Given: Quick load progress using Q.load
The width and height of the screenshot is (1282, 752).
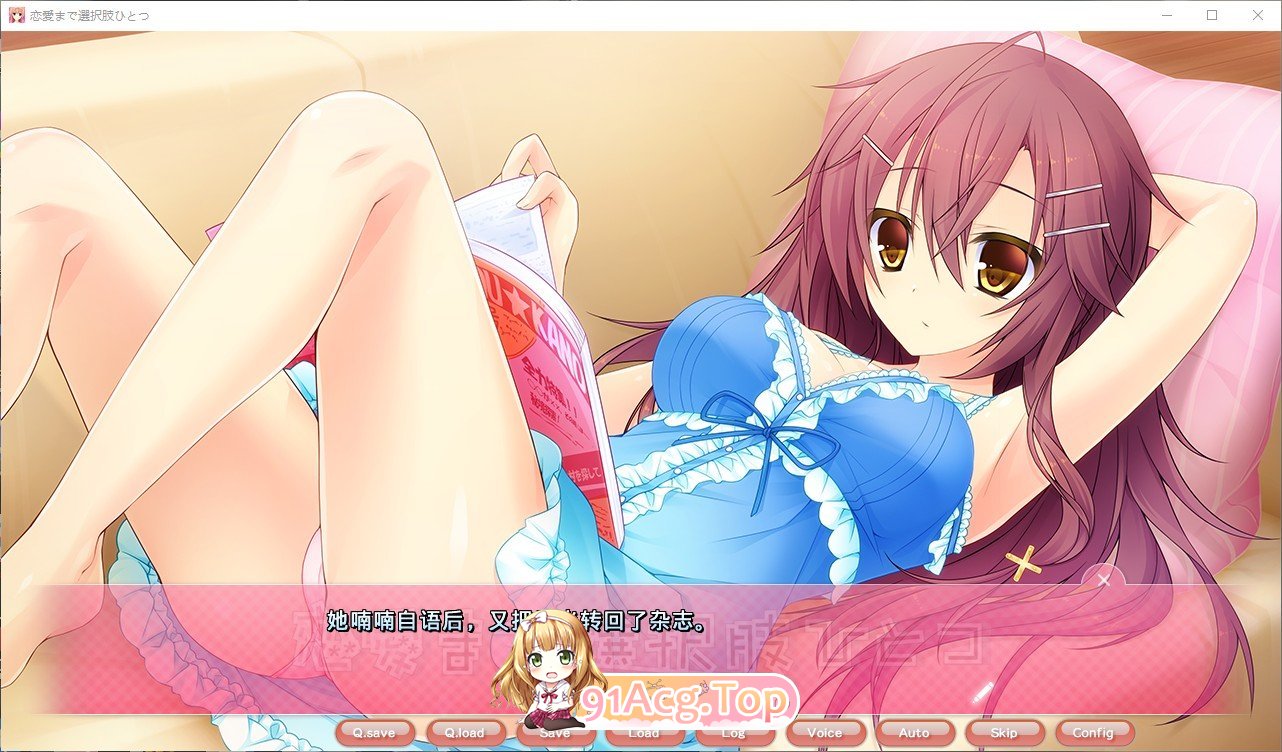Looking at the screenshot, I should [x=465, y=732].
